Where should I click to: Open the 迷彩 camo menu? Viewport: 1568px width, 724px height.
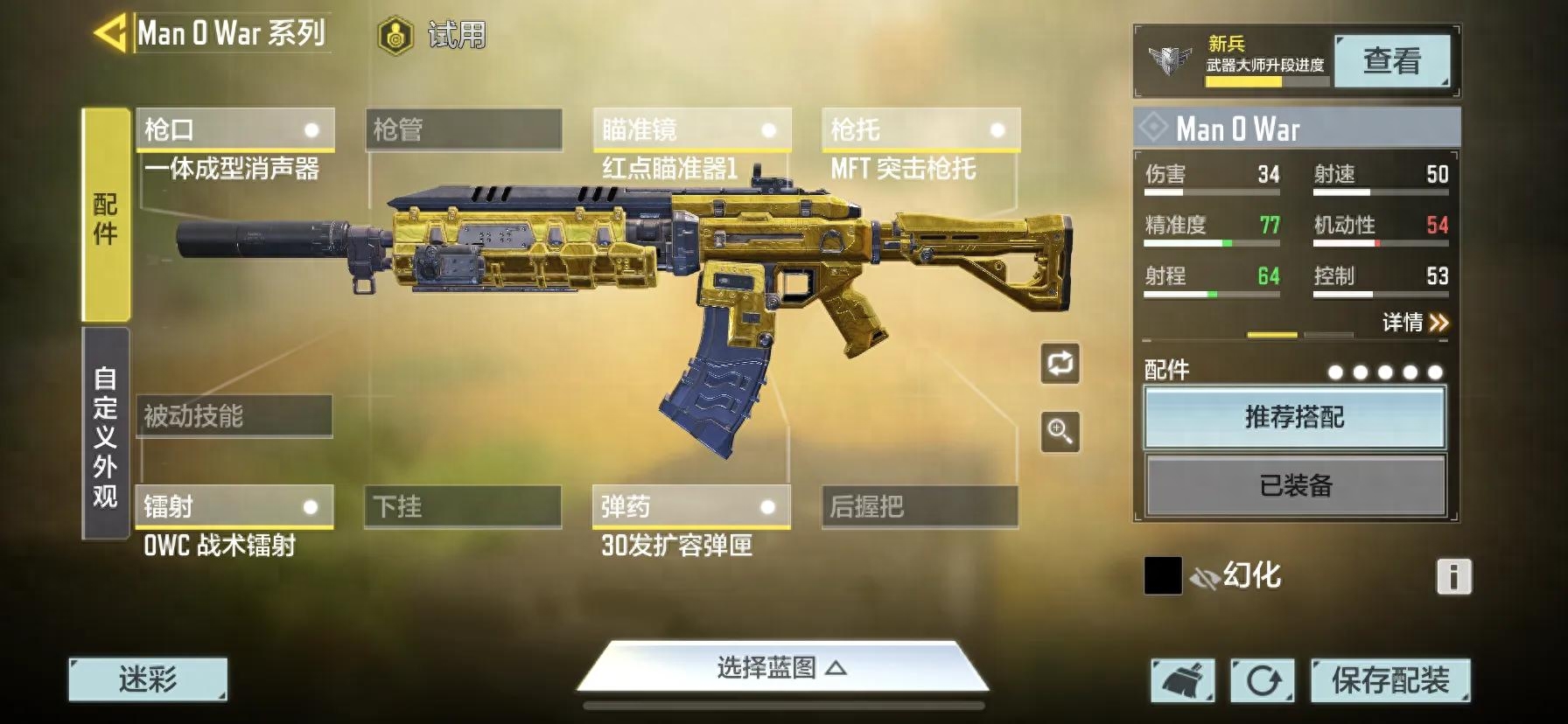coord(148,679)
